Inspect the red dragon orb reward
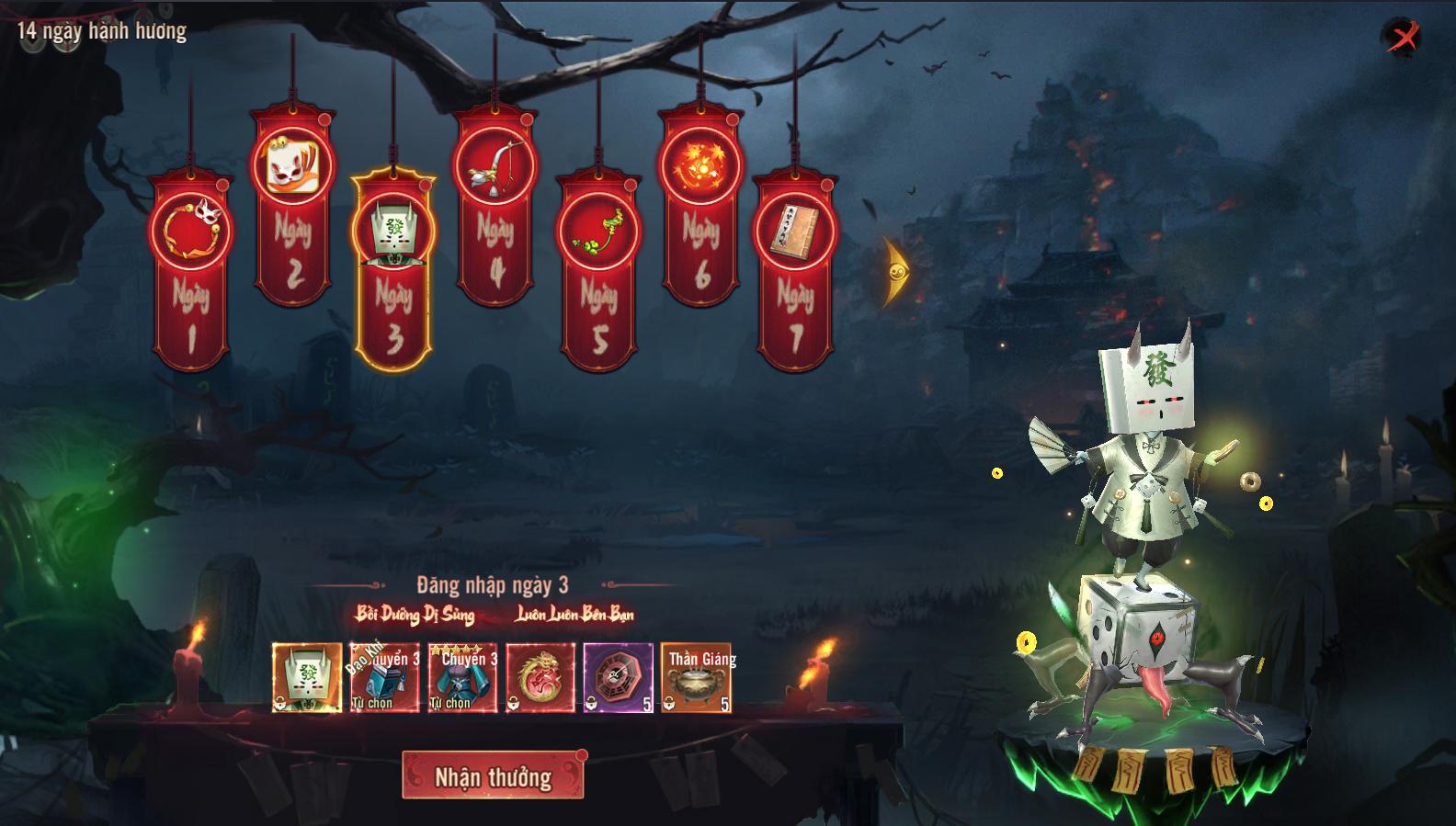The width and height of the screenshot is (1456, 826). (x=540, y=678)
